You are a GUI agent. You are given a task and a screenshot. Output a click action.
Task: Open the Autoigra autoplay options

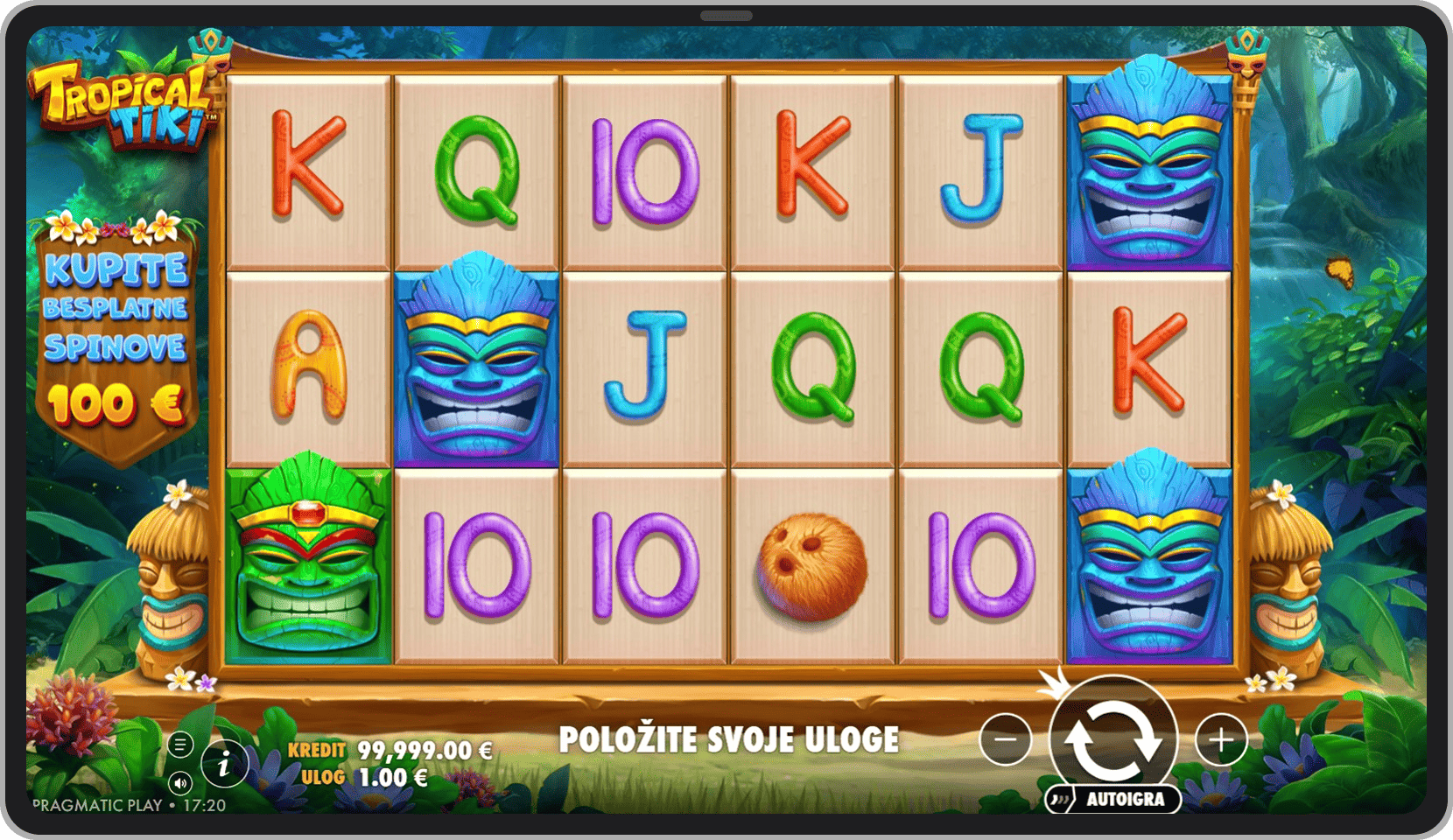pos(1113,799)
